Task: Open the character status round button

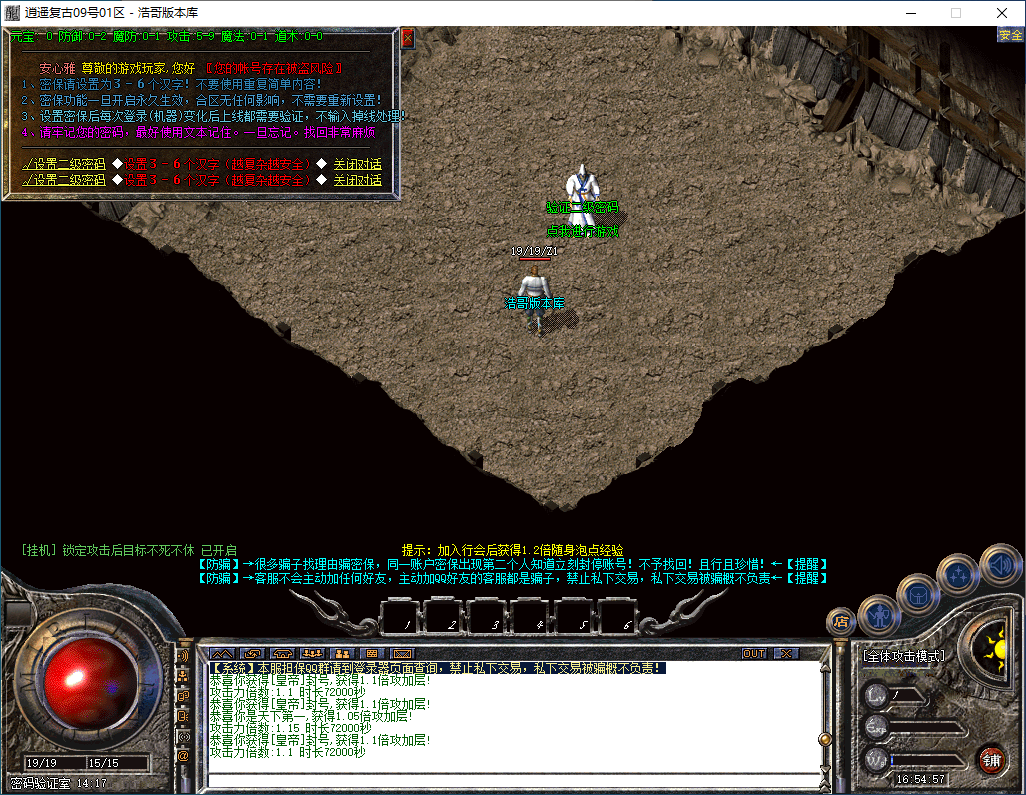Action: tap(878, 614)
